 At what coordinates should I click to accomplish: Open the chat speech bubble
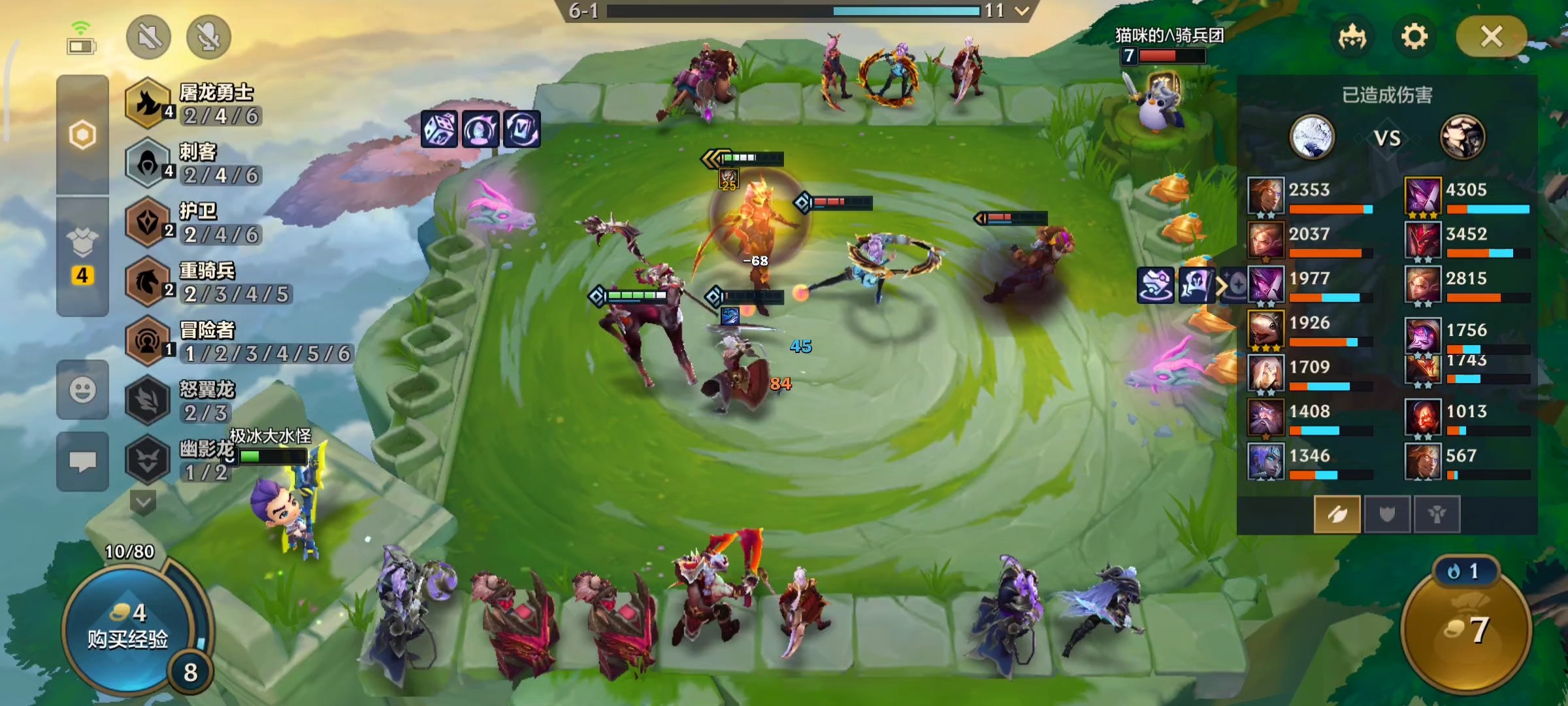pyautogui.click(x=82, y=462)
